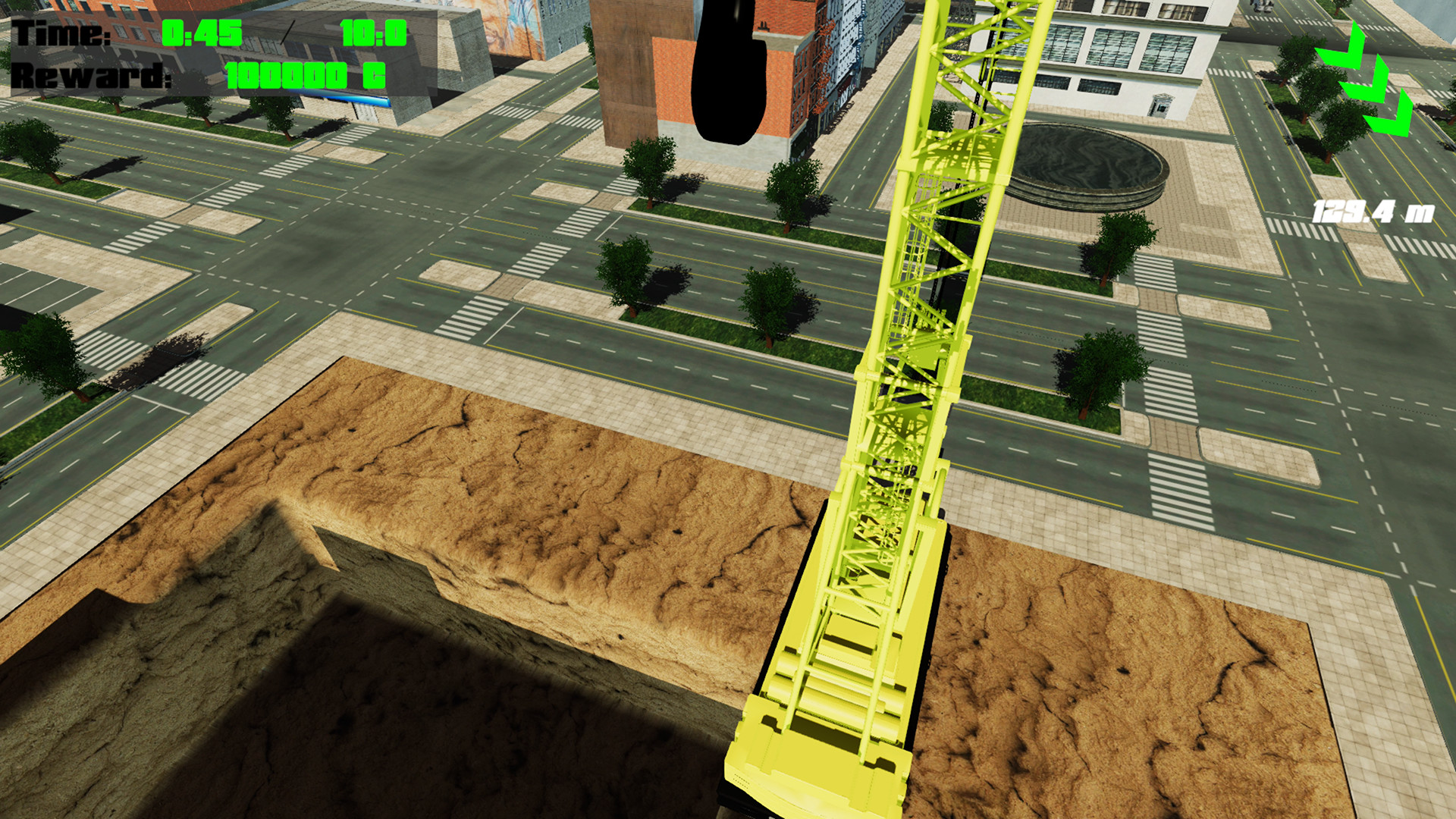This screenshot has height=819, width=1456.
Task: Open the Reward 100000 C details
Action: 302,76
